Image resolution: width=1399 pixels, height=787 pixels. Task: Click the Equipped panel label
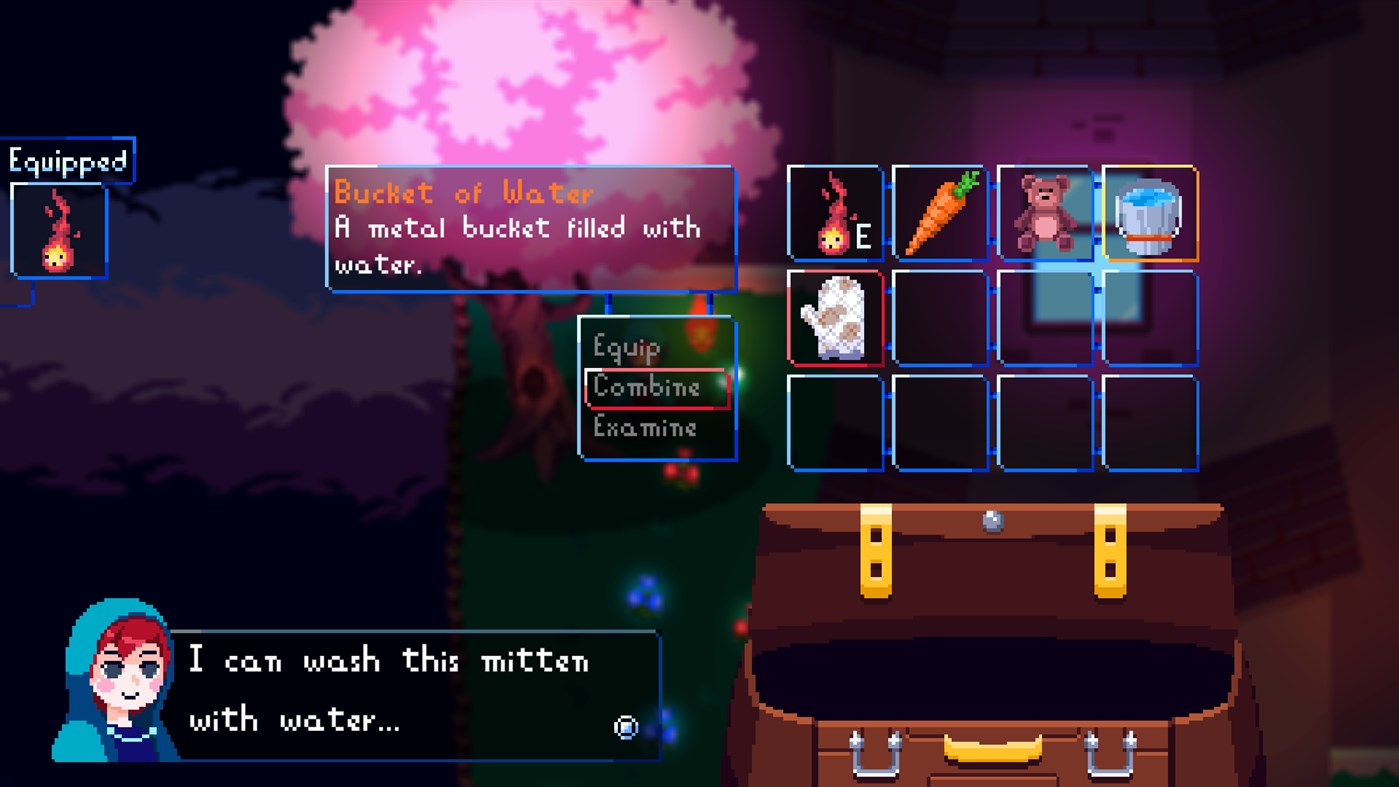(68, 158)
